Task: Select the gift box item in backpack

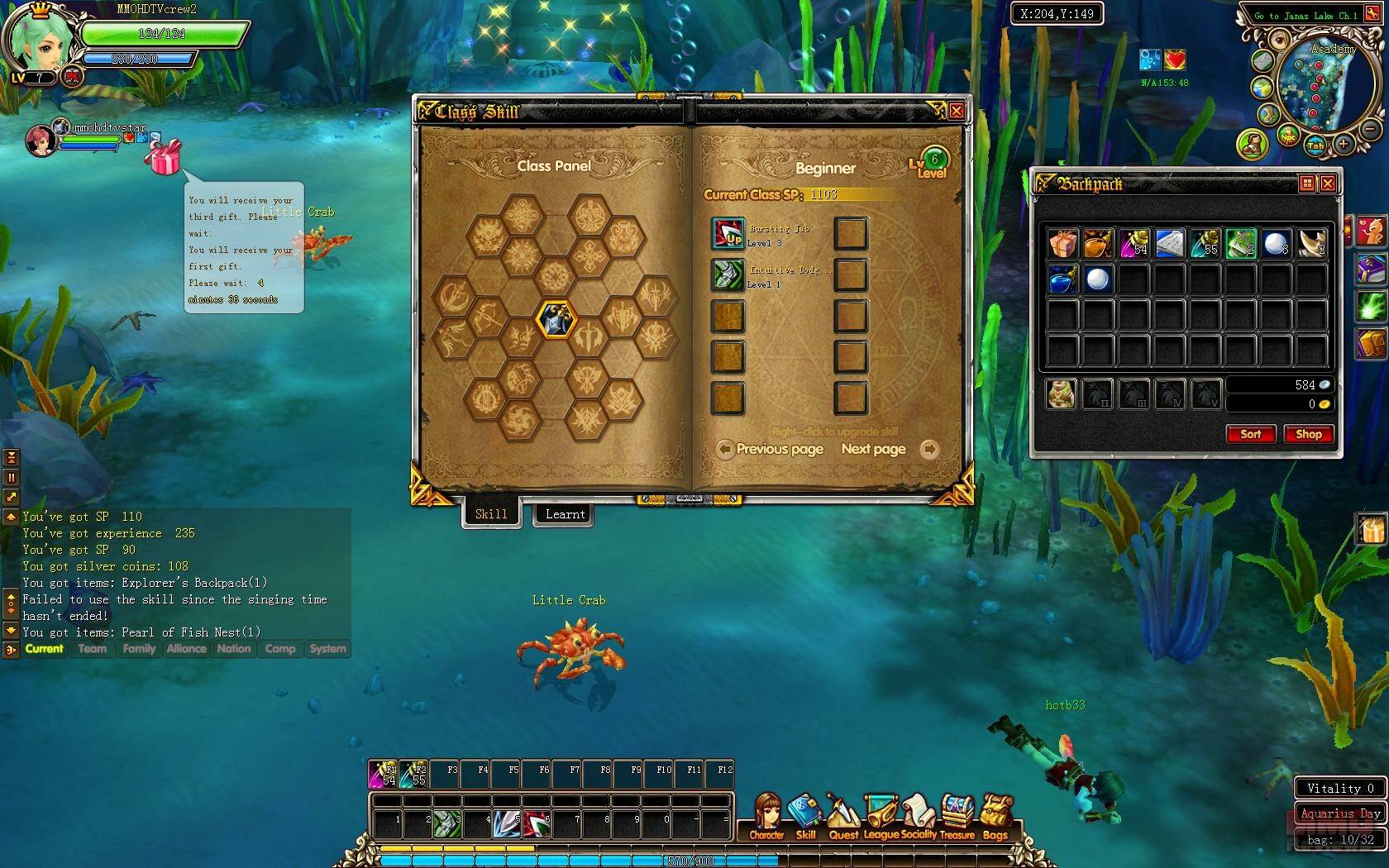Action: point(1063,245)
